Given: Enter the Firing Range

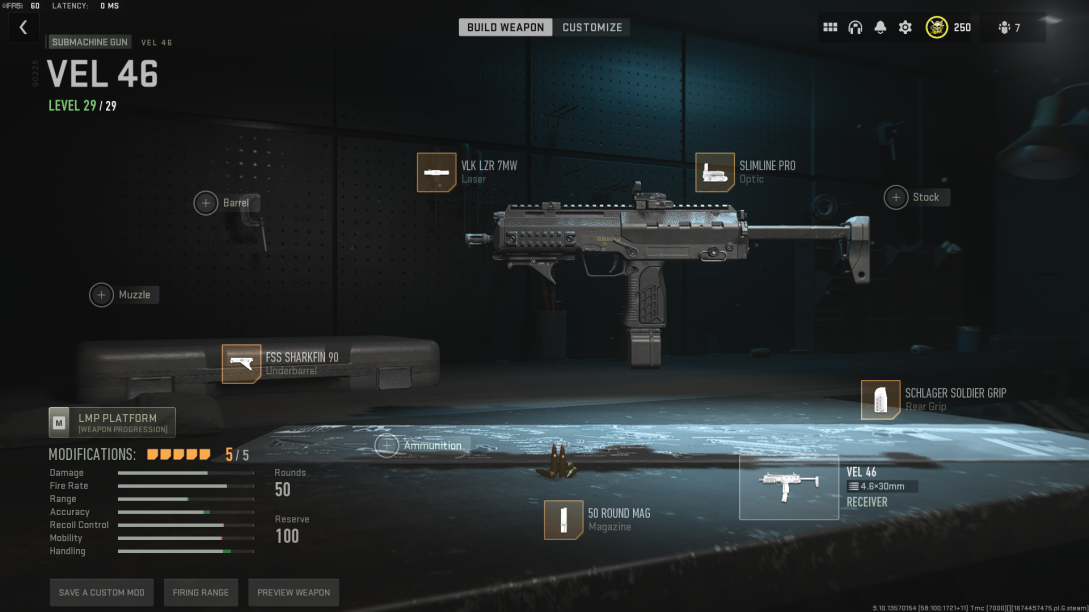Looking at the screenshot, I should [x=200, y=592].
